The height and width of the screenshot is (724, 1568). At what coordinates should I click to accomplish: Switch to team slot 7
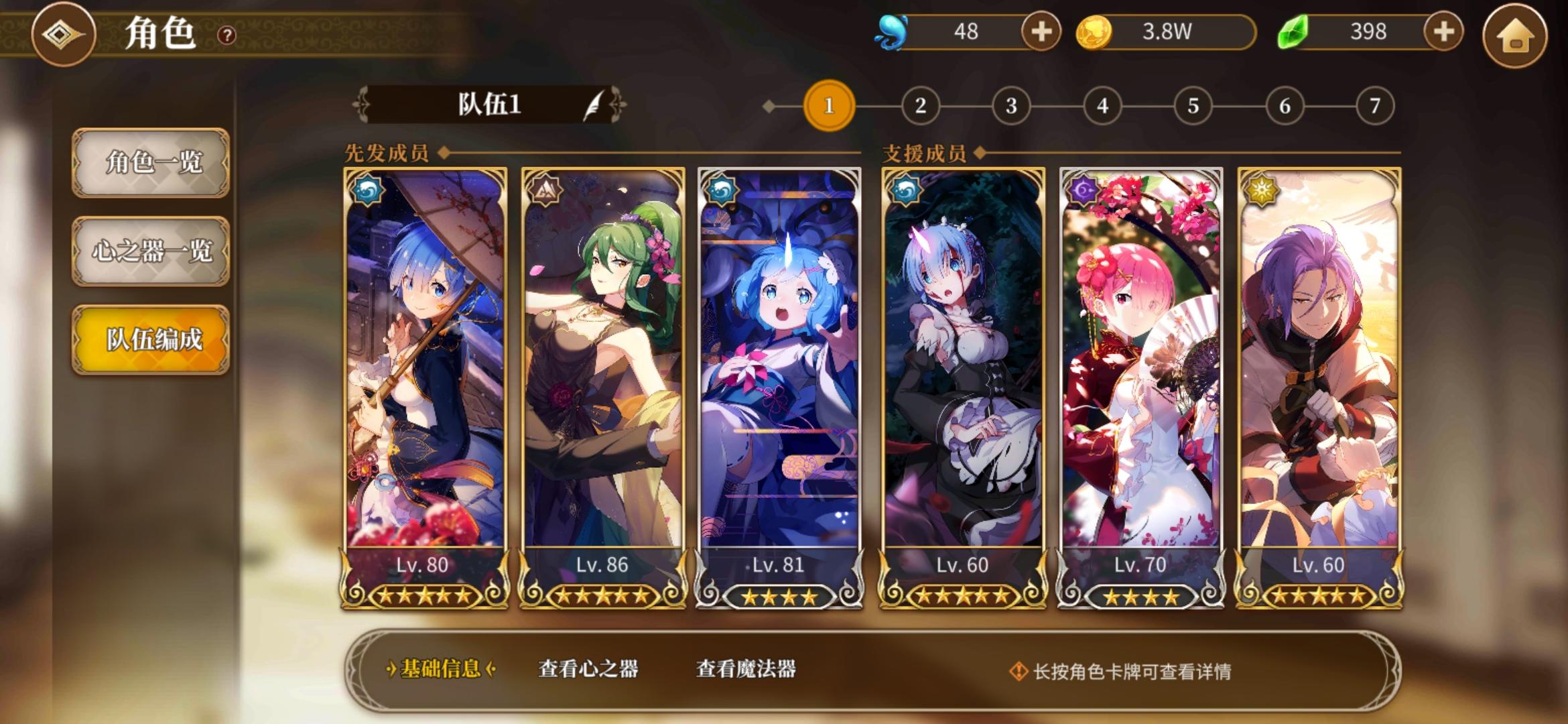tap(1375, 105)
